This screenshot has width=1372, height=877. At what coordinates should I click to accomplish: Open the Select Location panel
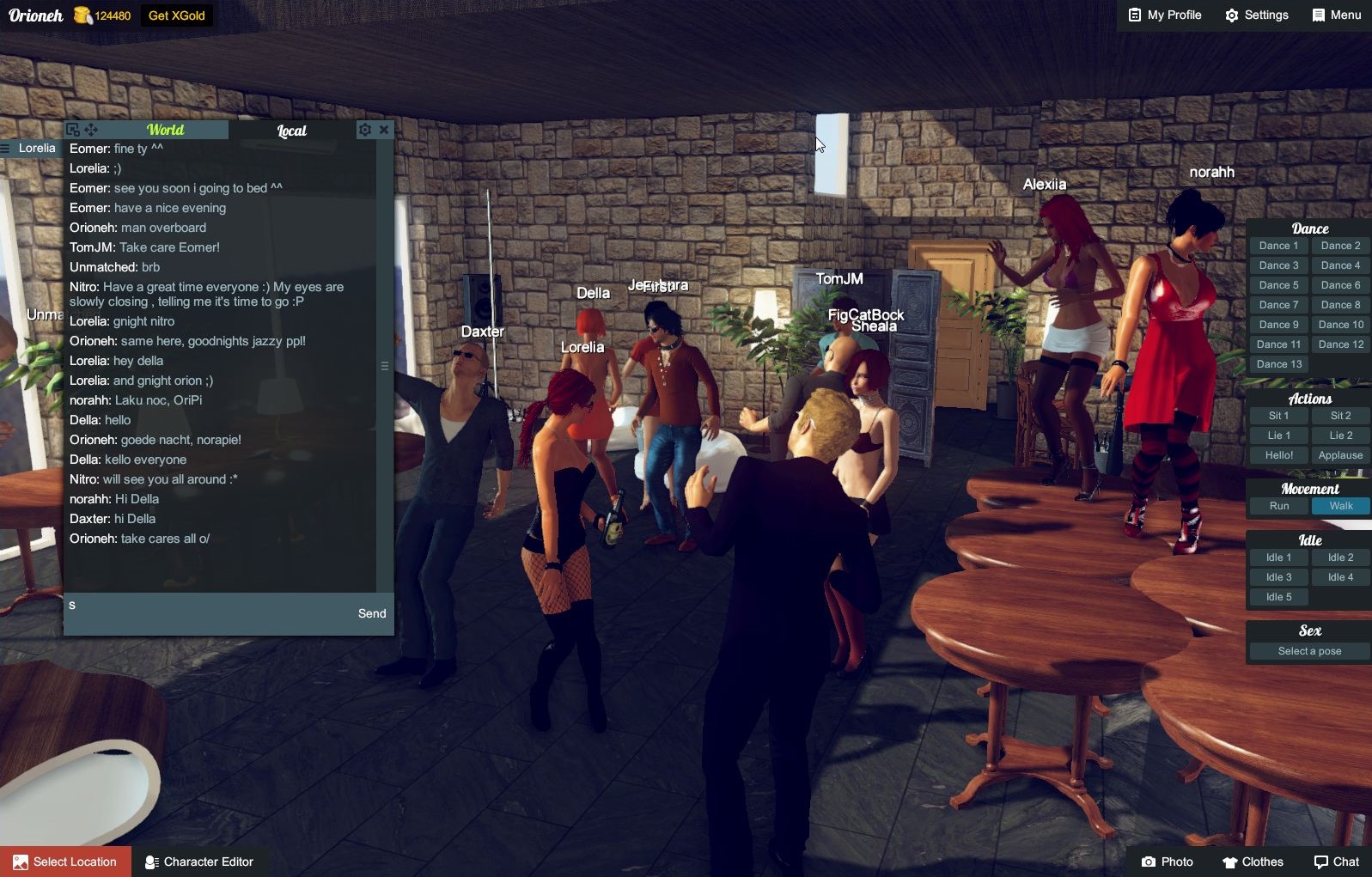[x=65, y=862]
